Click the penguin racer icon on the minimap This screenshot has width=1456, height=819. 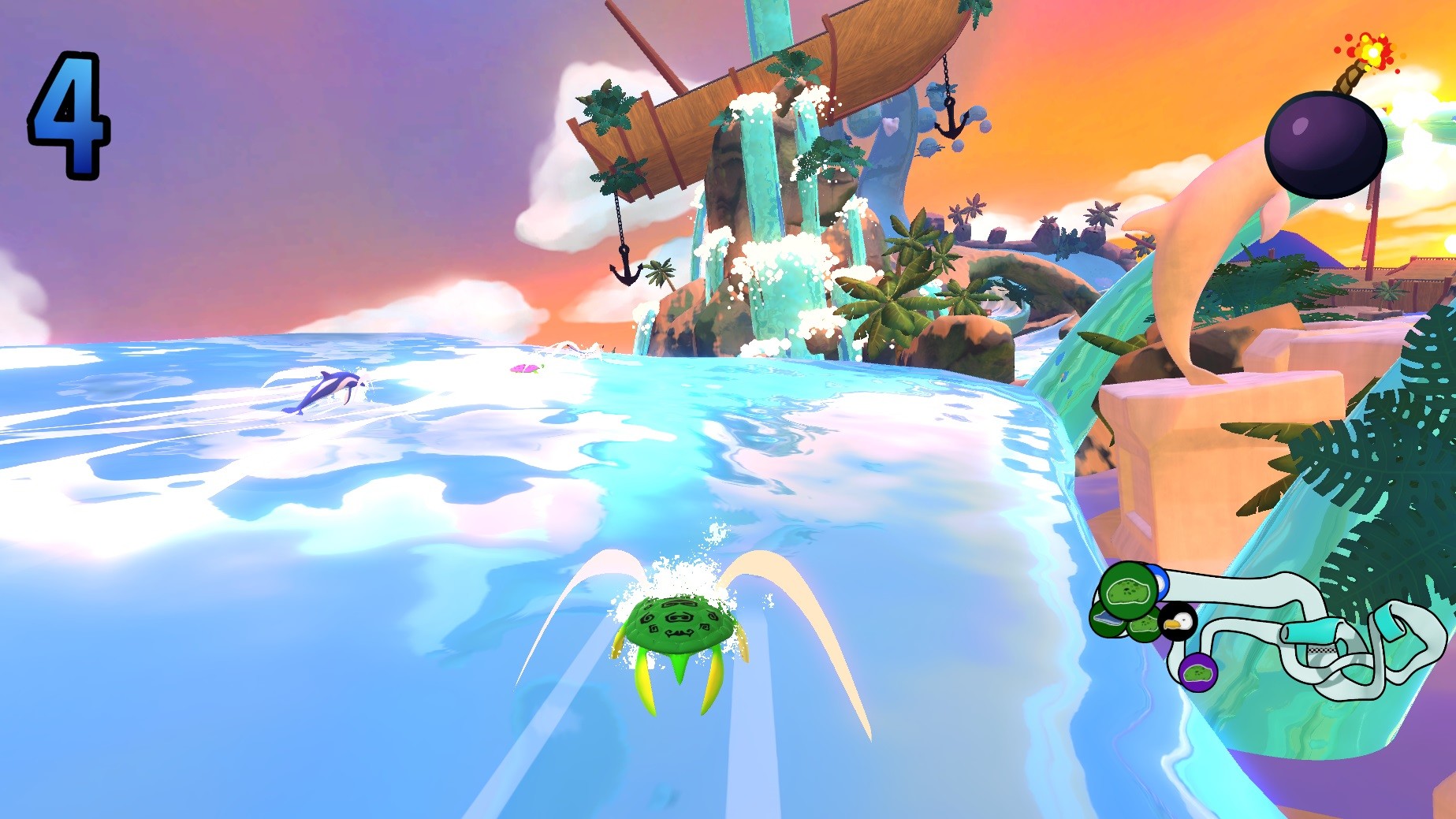pos(1178,624)
